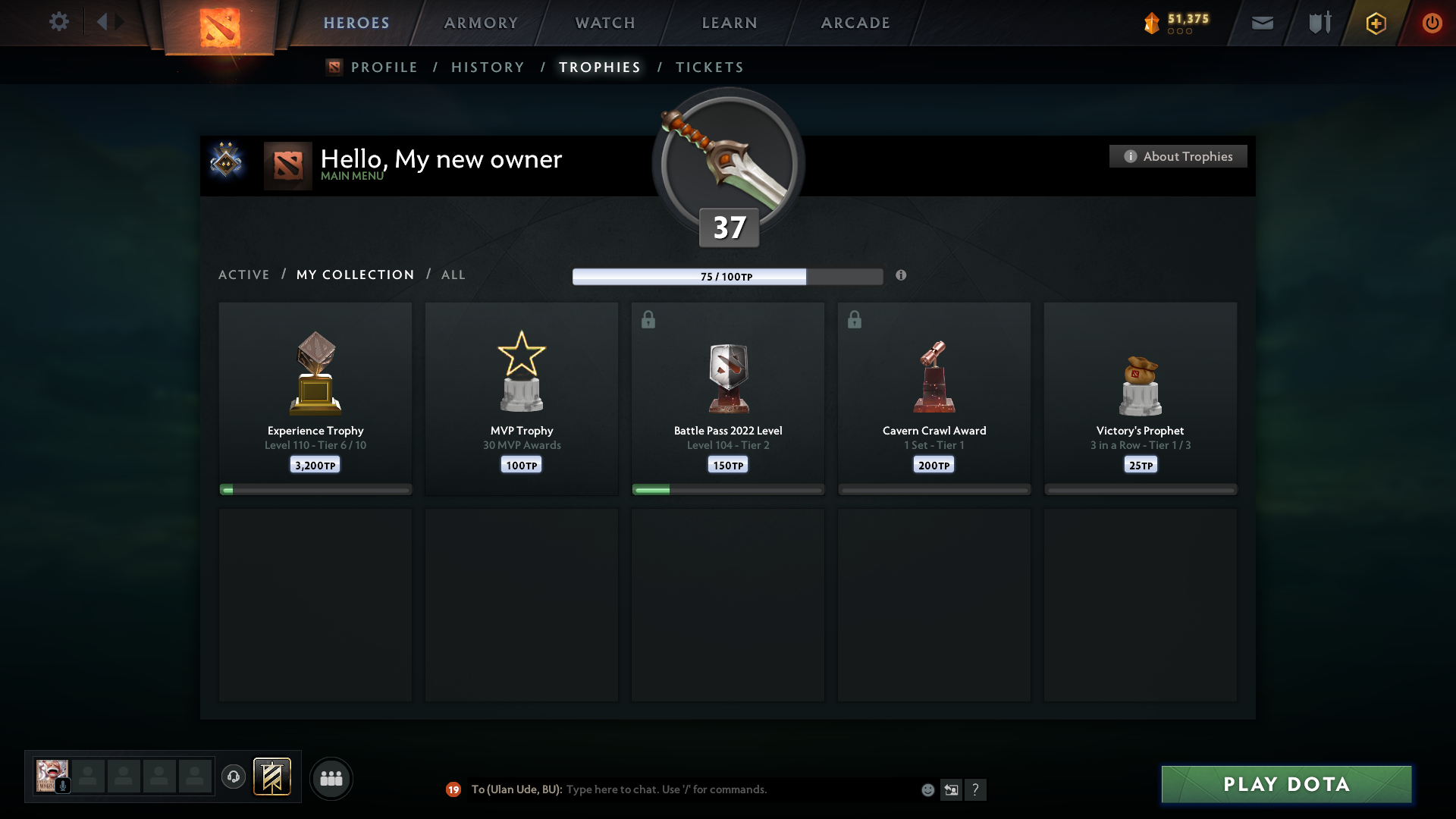
Task: Click the friends list icon near party slots
Action: tap(331, 778)
